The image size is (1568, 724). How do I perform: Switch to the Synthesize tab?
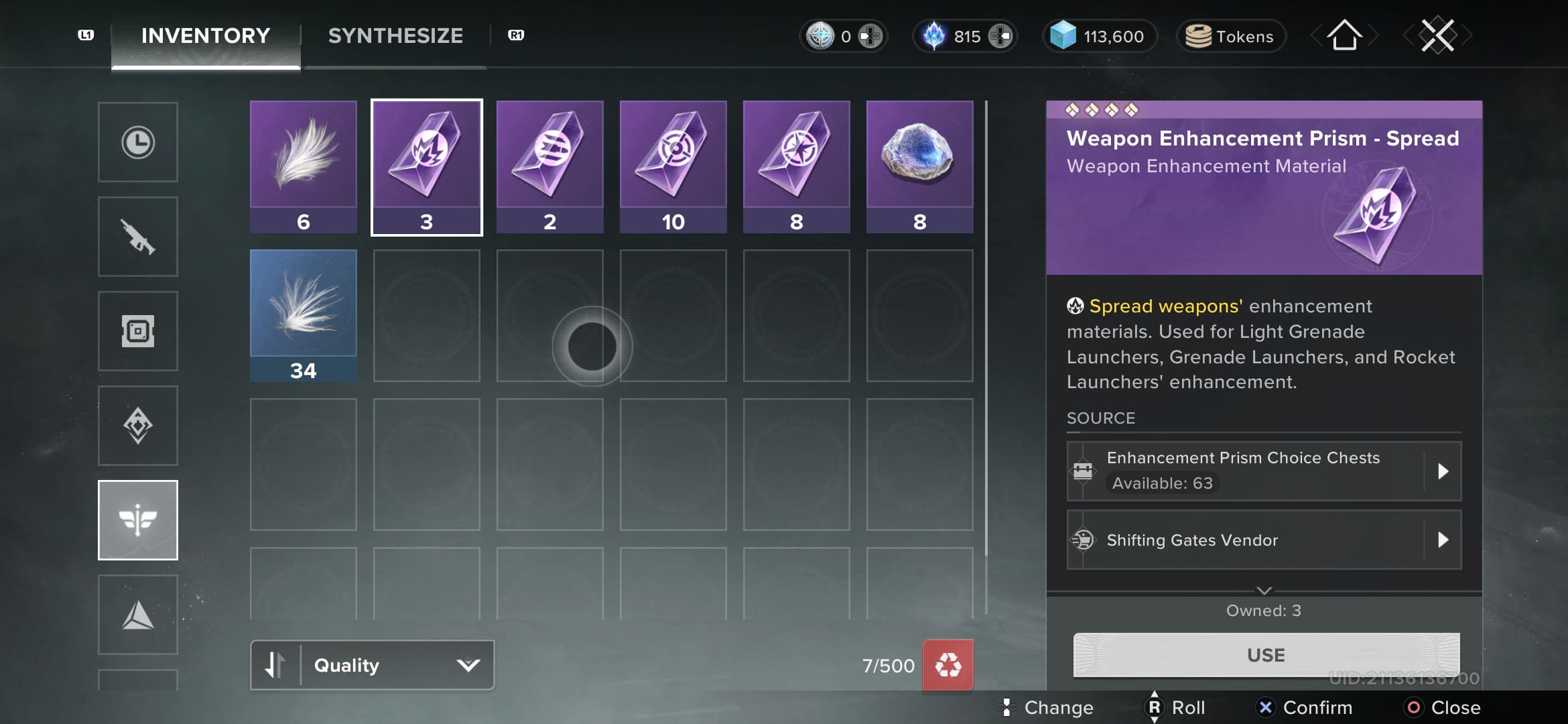[395, 36]
